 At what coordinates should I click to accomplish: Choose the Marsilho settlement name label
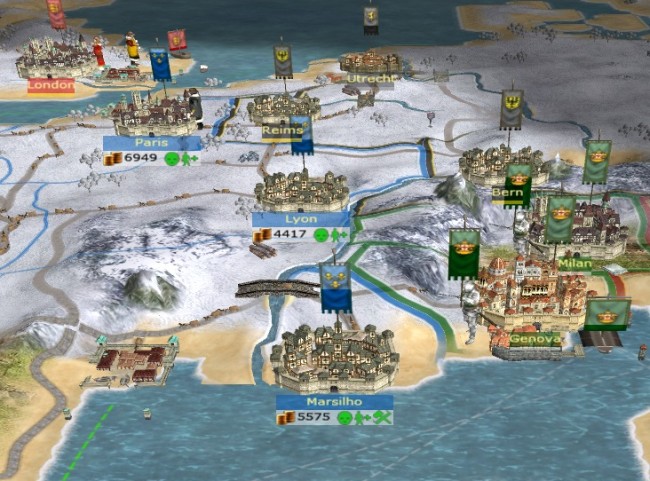pyautogui.click(x=334, y=402)
